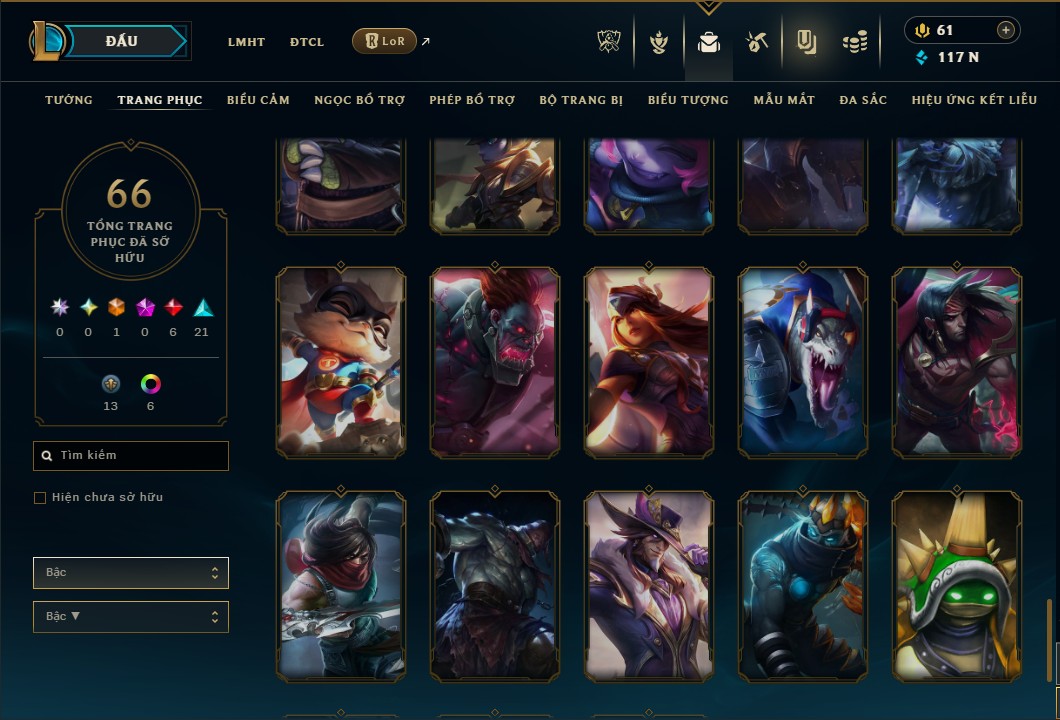The image size is (1060, 720).
Task: Open the LMHT navigation link
Action: coord(246,42)
